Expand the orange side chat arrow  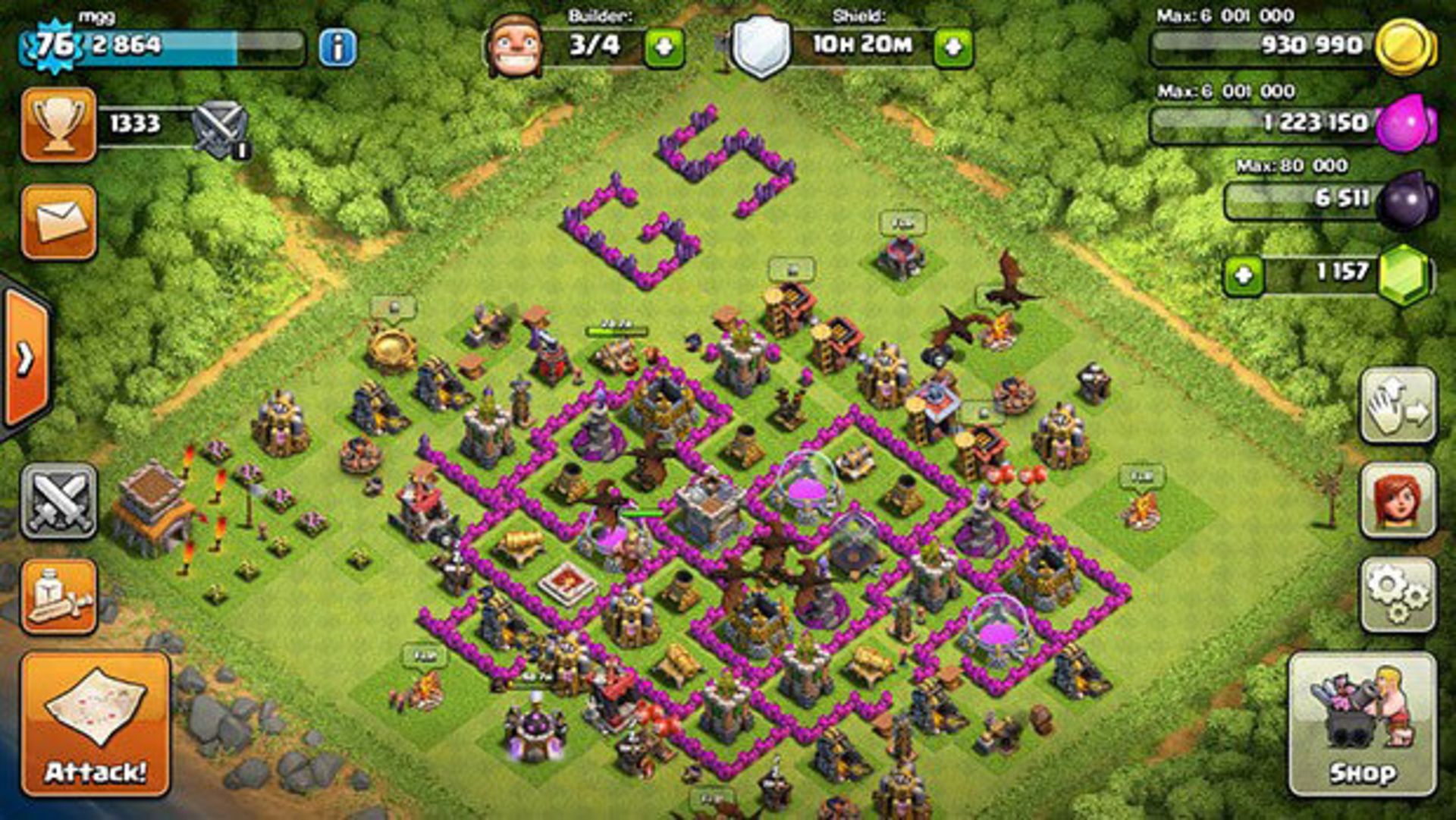click(x=26, y=358)
